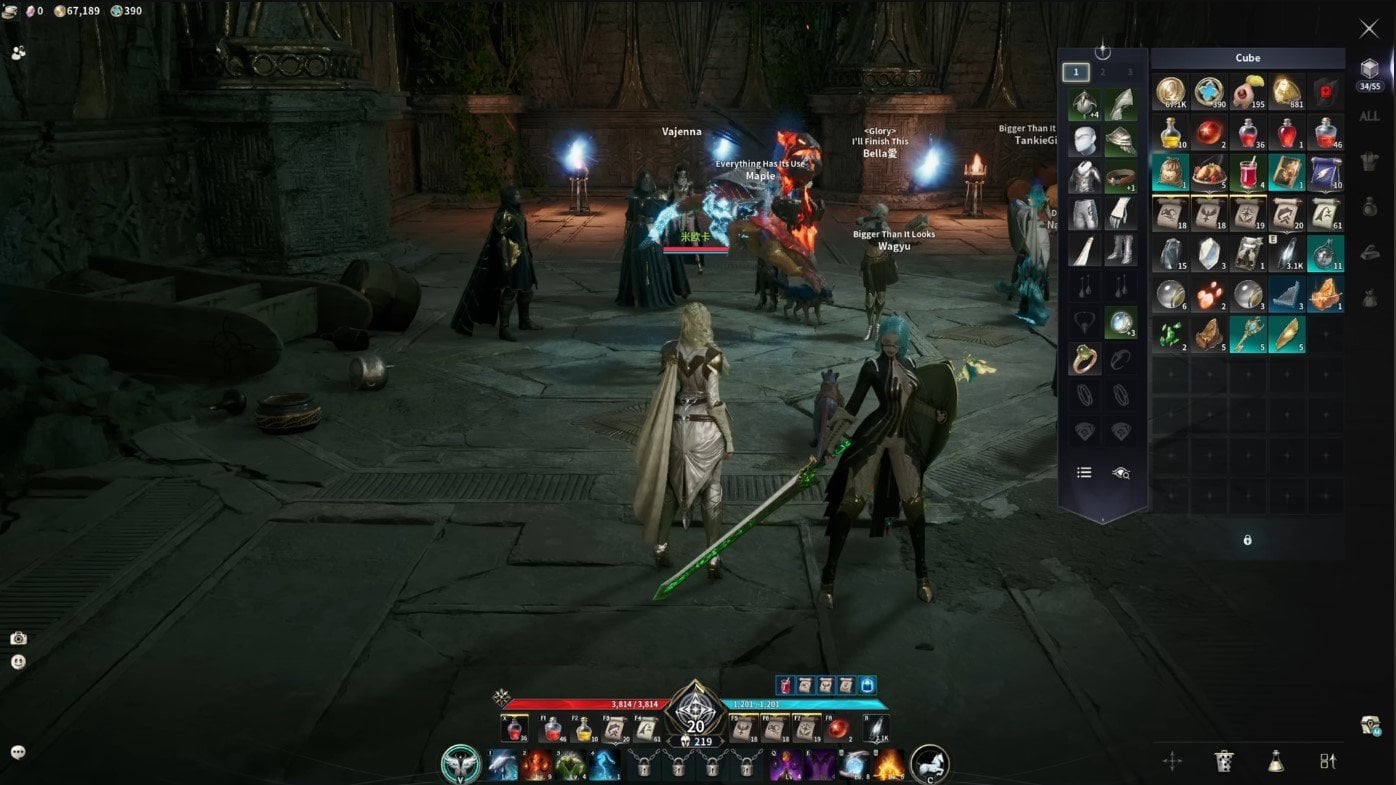
Task: Use the fire skill on the hotbar
Action: click(889, 766)
